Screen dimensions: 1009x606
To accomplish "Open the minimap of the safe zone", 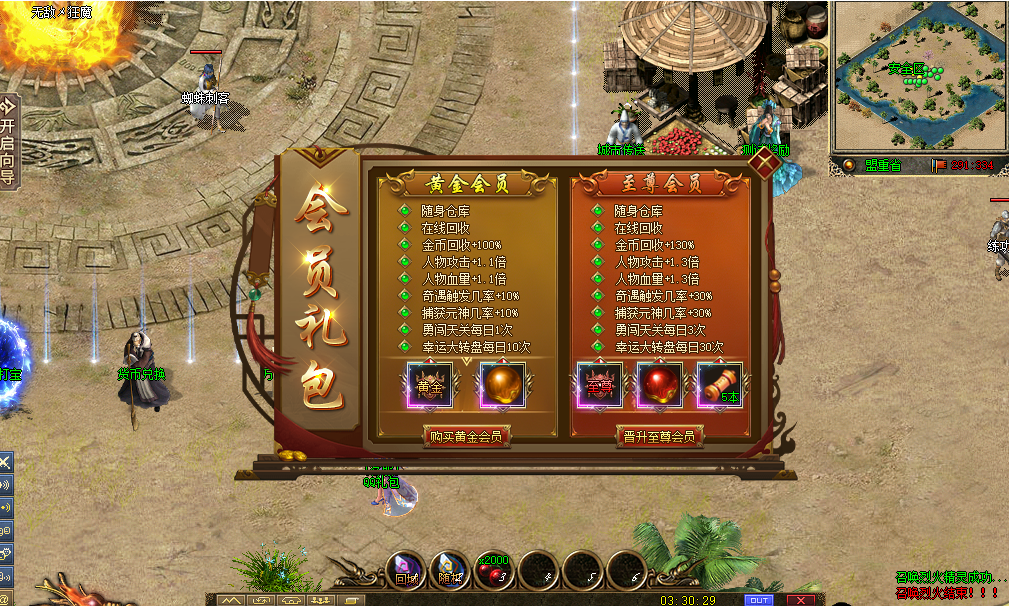I will [x=919, y=75].
